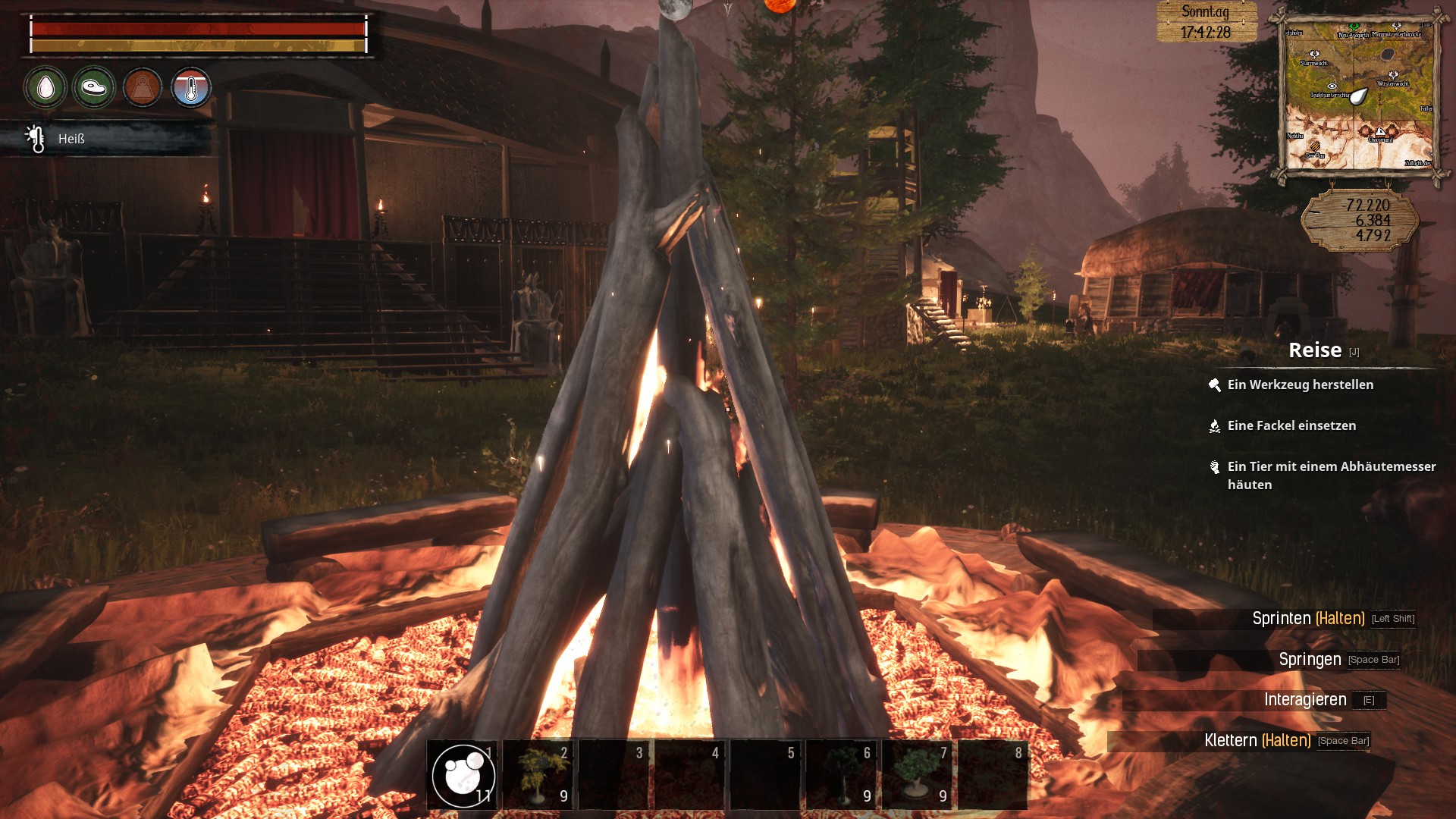Select the potted bonsai tree in hotbar slot 7
Screen dimensions: 1456x819
tap(917, 775)
